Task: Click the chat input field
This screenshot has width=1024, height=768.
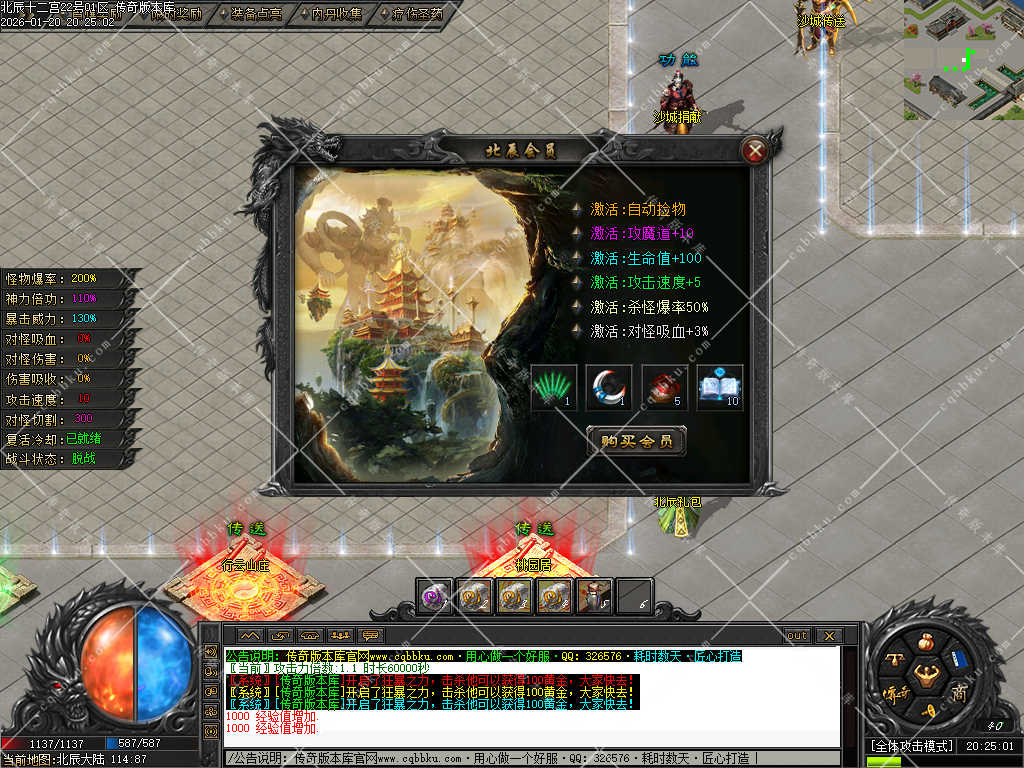Action: pos(530,759)
